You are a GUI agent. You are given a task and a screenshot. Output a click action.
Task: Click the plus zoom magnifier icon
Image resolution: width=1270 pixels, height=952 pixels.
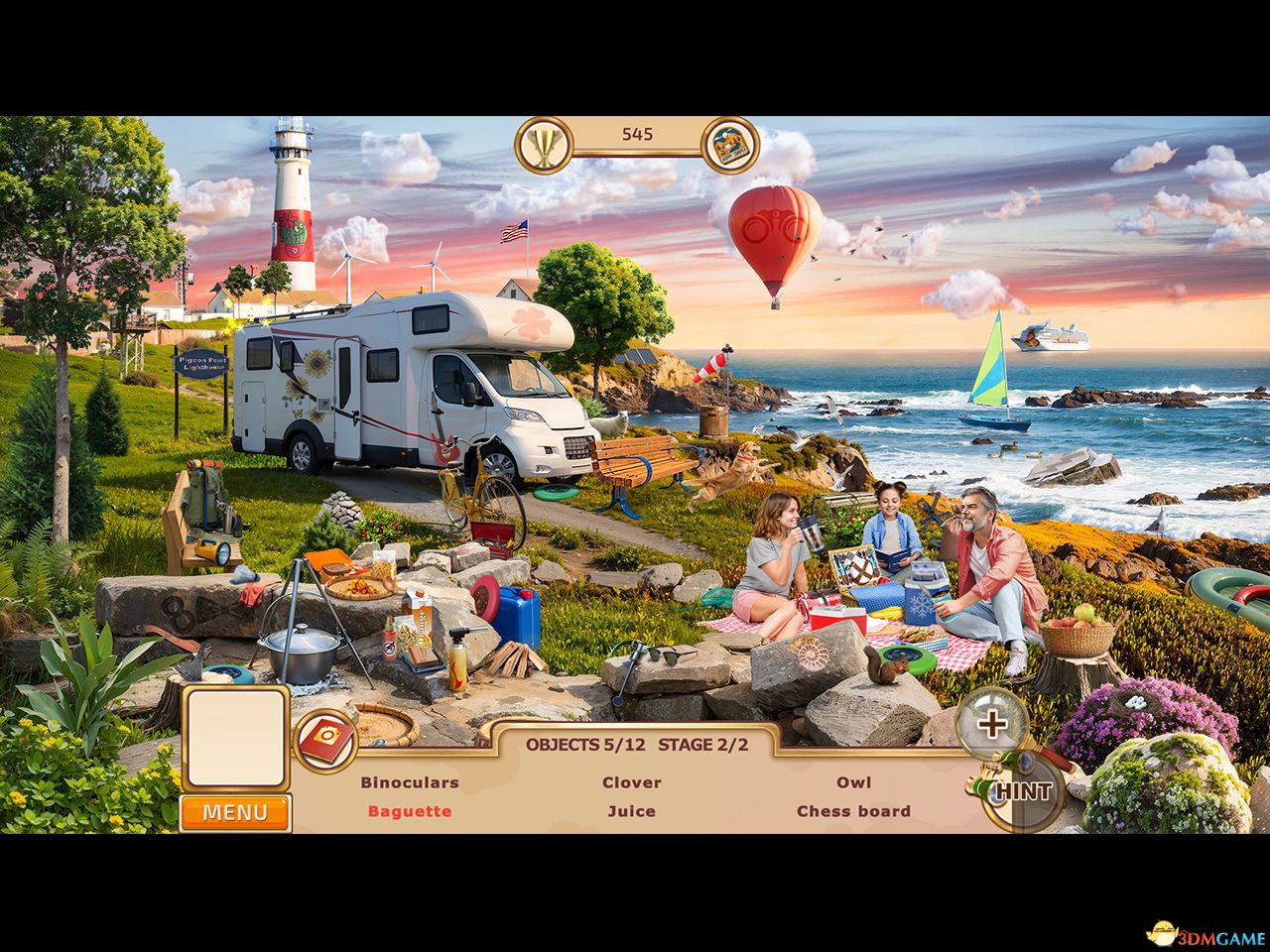click(x=992, y=724)
